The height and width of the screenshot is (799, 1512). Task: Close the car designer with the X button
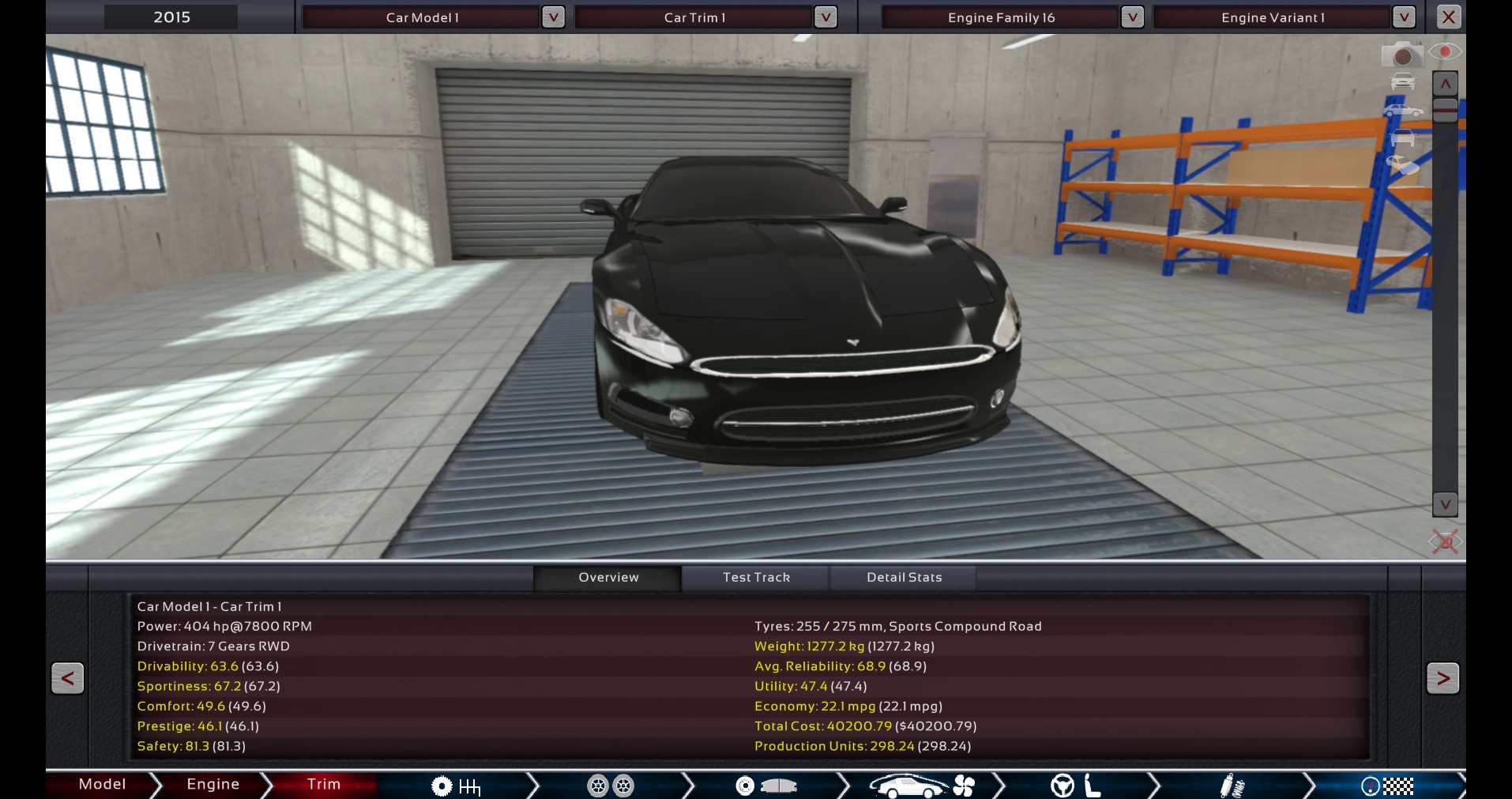pyautogui.click(x=1448, y=17)
